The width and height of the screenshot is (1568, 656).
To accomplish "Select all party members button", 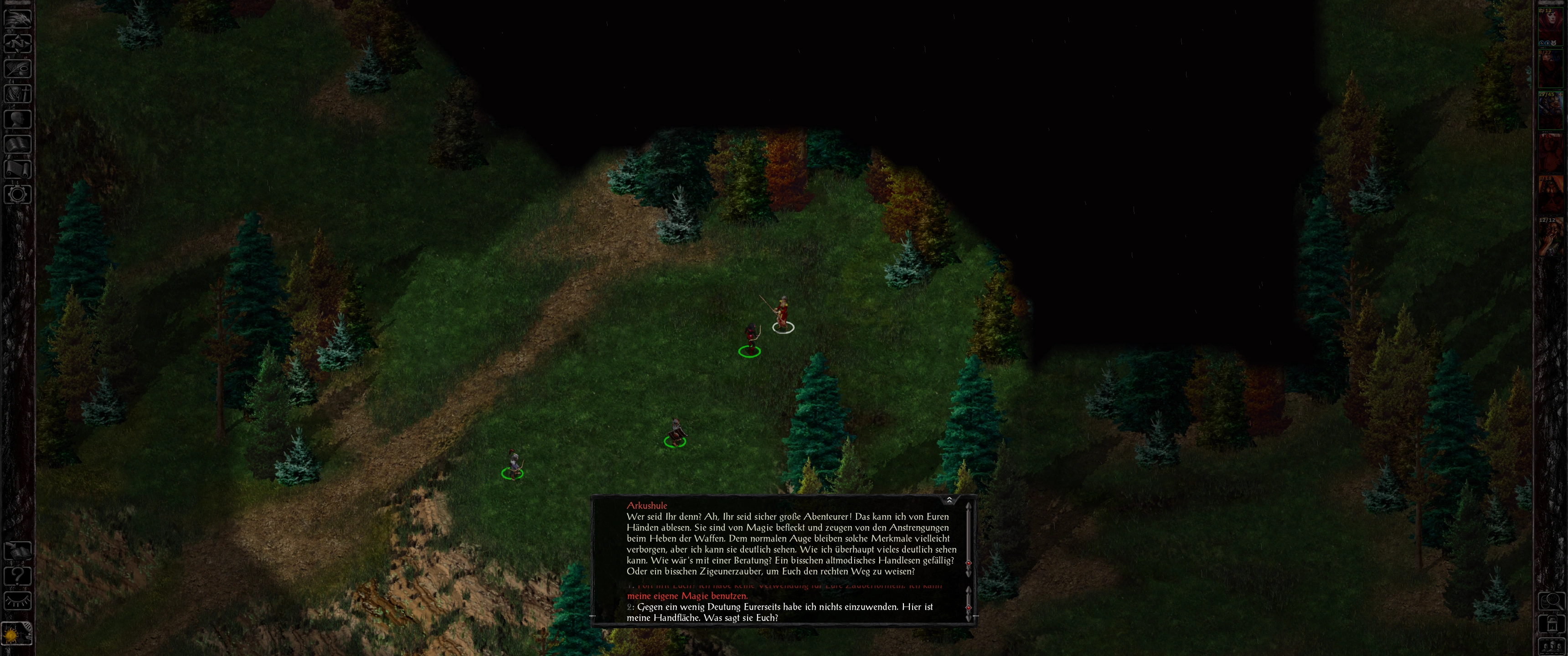I will (1552, 646).
